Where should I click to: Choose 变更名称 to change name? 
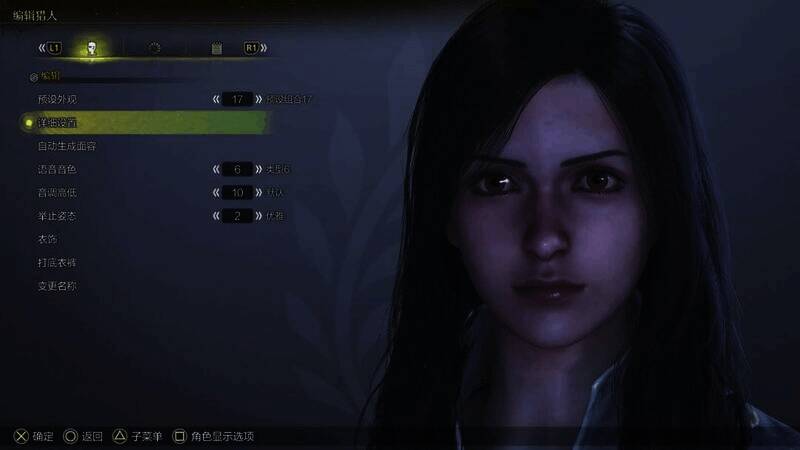(x=56, y=285)
